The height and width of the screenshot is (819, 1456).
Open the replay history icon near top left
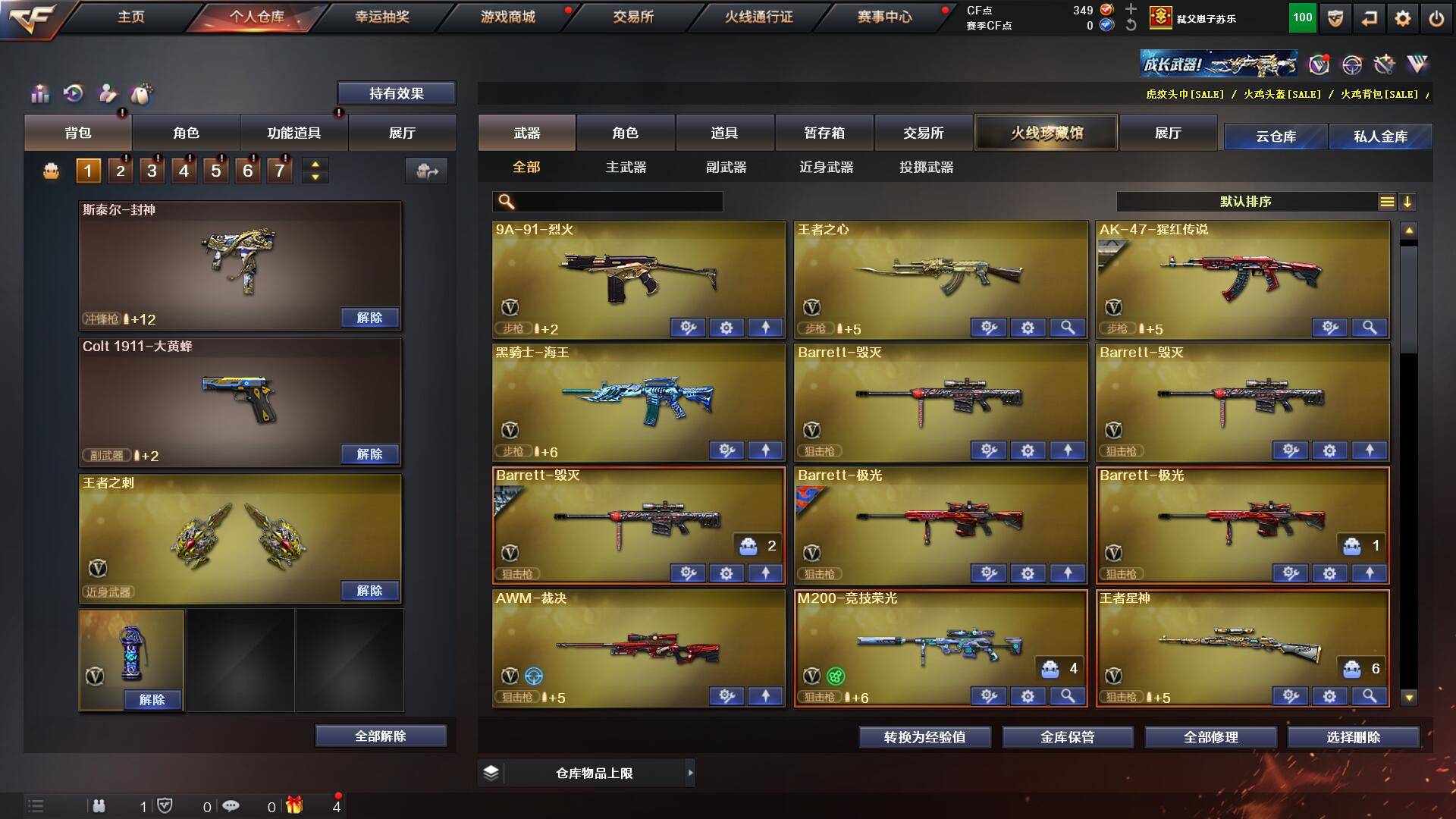click(74, 94)
